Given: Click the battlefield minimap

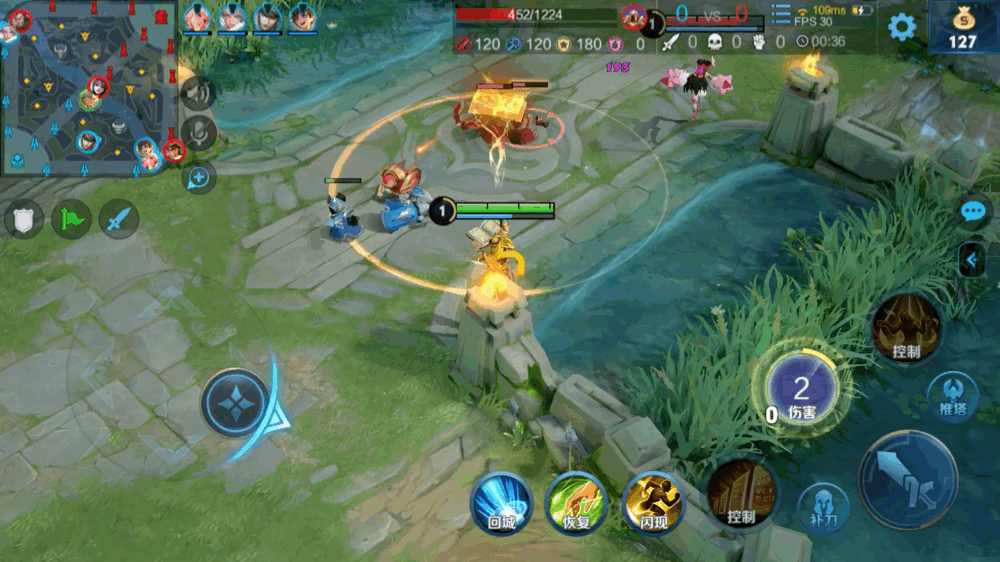Looking at the screenshot, I should pos(90,88).
